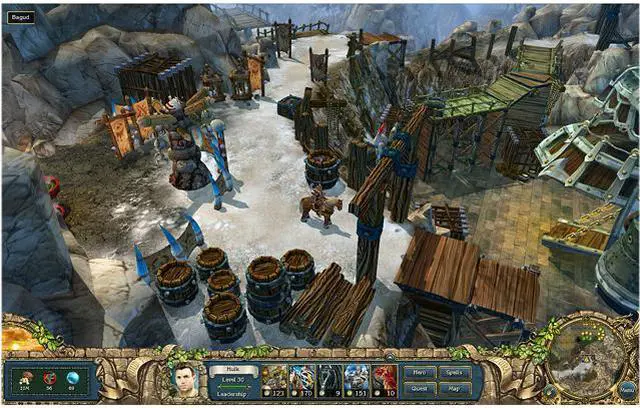Screen dimensions: 640x408
Task: Open the Spells book
Action: coord(454,372)
